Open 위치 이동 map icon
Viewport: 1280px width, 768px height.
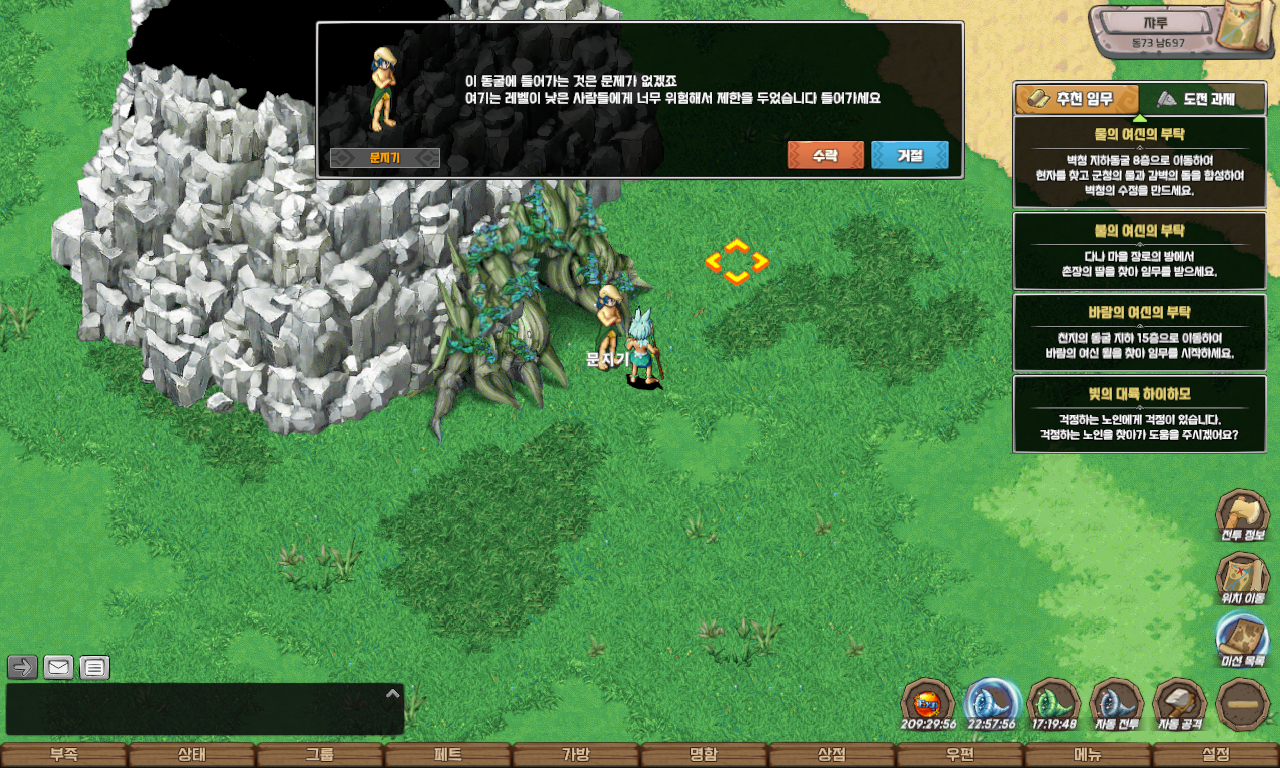click(1242, 579)
